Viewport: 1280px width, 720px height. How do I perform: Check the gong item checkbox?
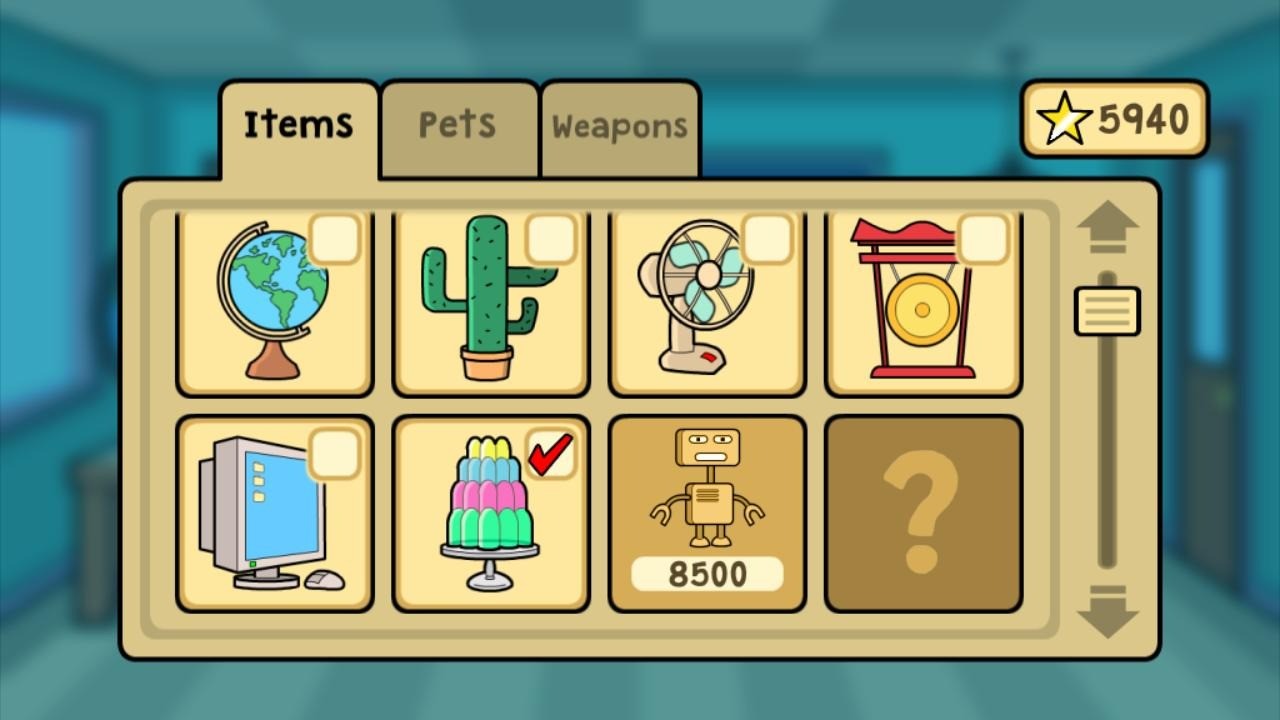pos(984,238)
